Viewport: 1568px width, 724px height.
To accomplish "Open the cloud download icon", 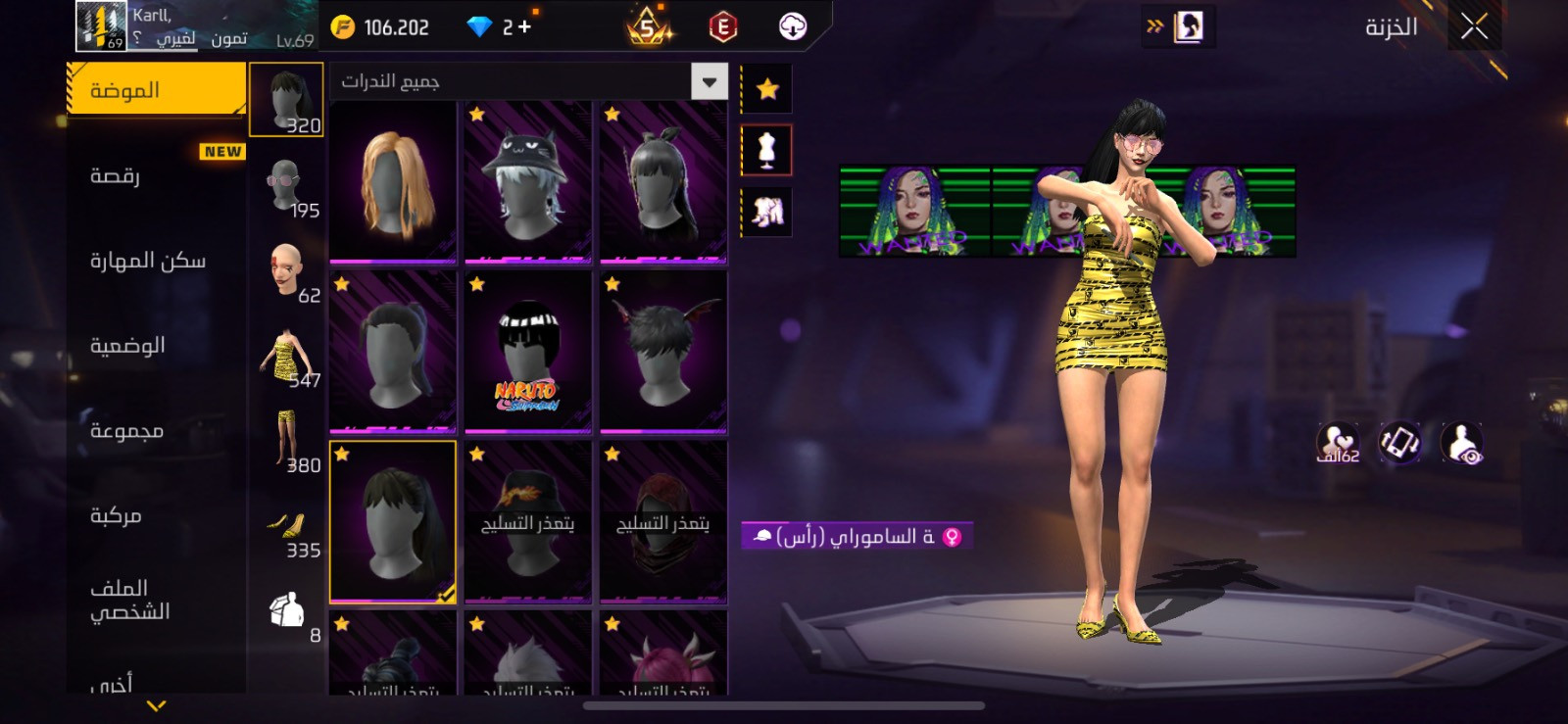I will pos(792,27).
